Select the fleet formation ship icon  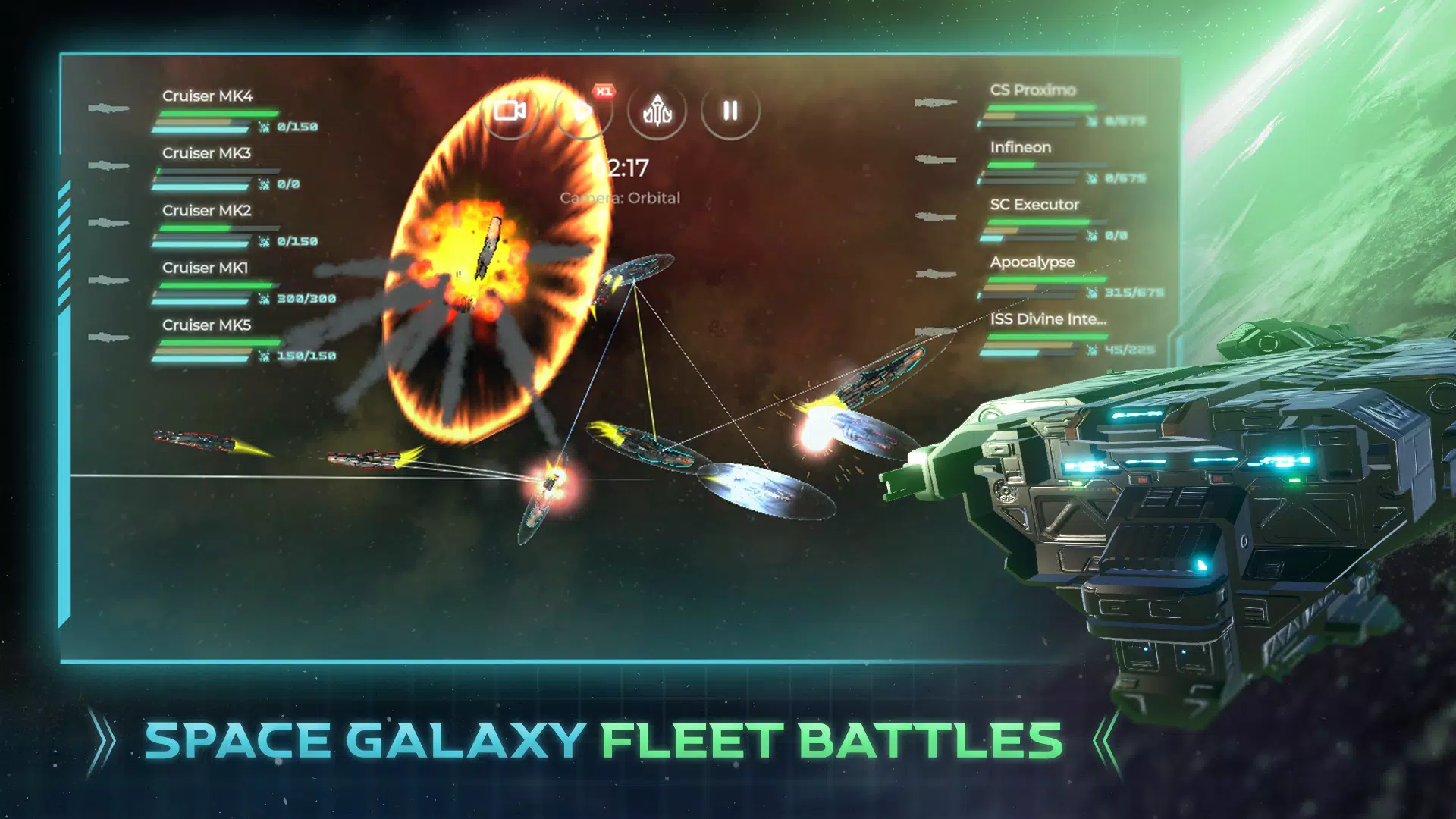pyautogui.click(x=657, y=111)
